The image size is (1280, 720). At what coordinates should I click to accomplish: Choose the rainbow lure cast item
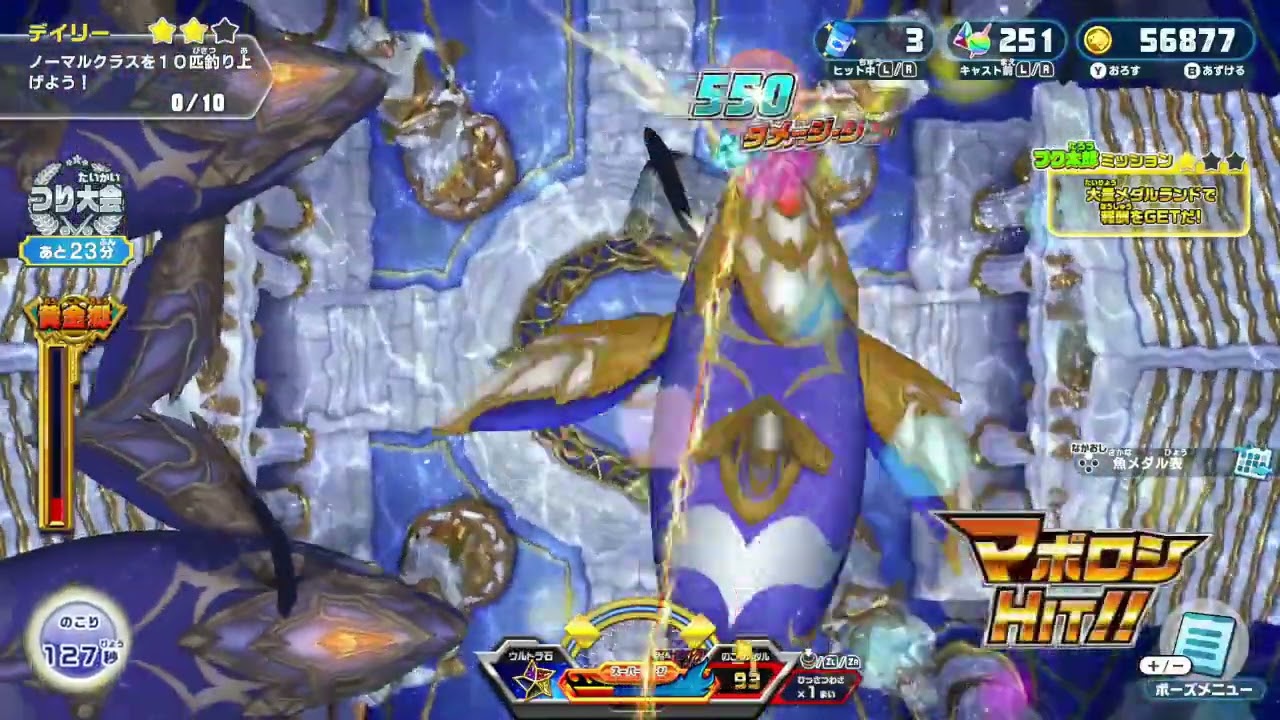tap(970, 40)
